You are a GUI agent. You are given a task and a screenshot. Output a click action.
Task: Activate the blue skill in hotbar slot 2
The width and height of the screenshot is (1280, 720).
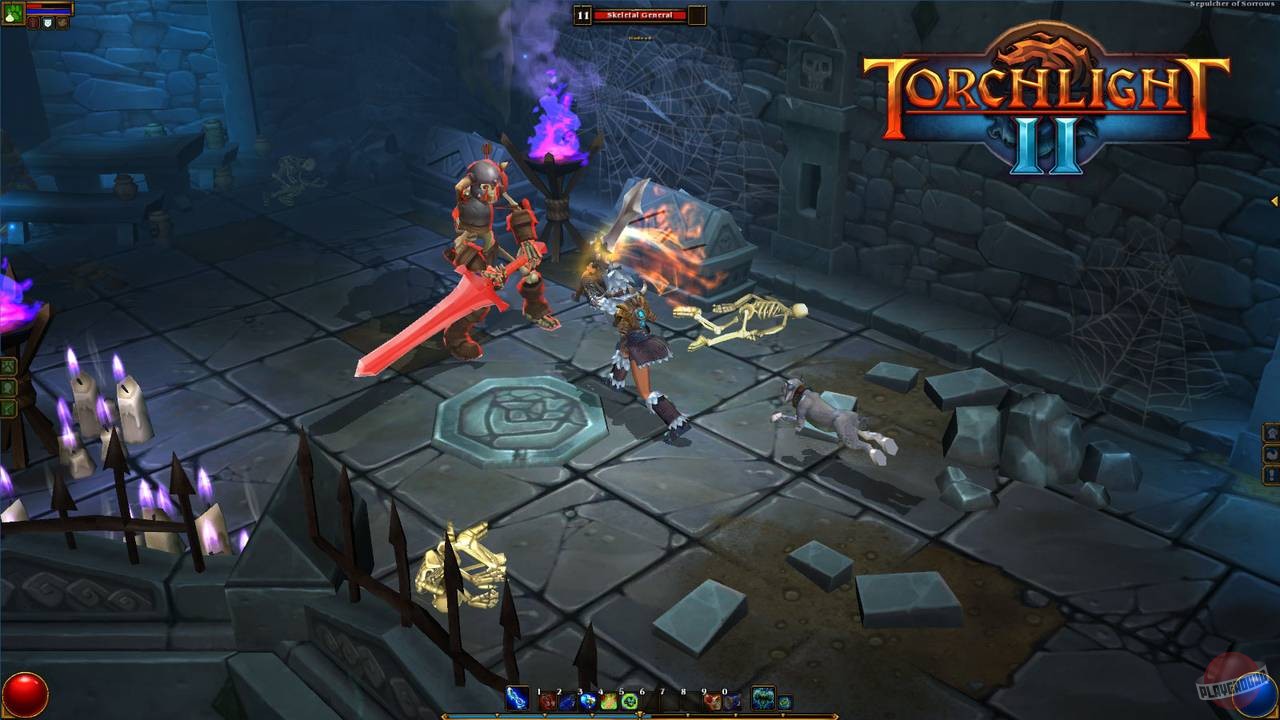(567, 701)
